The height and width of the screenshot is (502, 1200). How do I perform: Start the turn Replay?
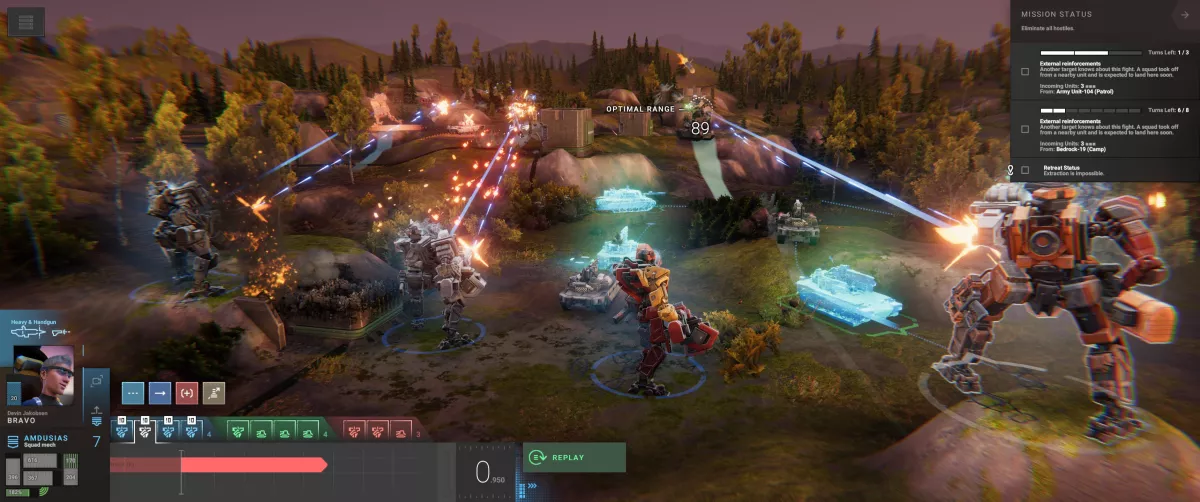coord(574,458)
